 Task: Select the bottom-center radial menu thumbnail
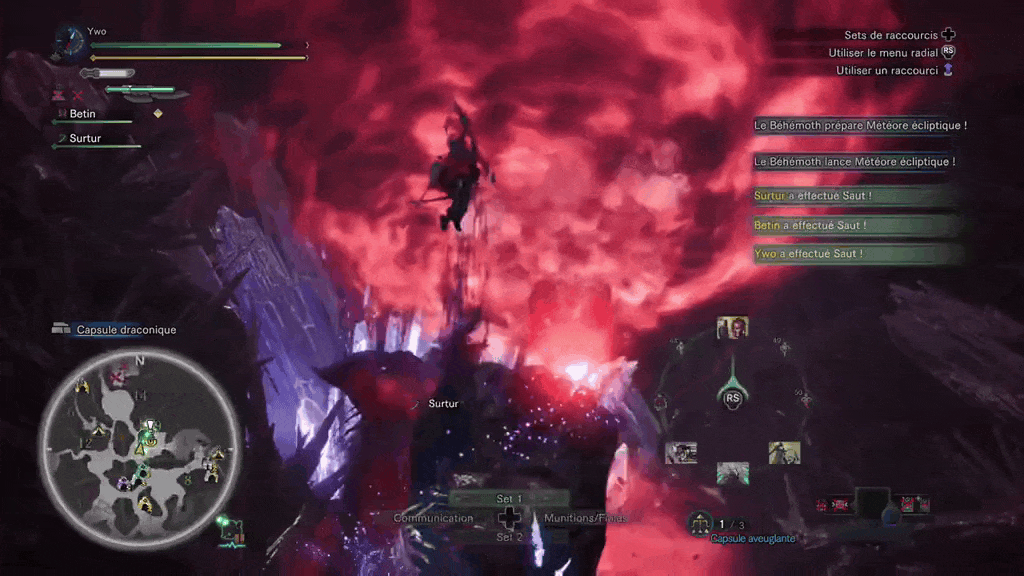pos(732,471)
